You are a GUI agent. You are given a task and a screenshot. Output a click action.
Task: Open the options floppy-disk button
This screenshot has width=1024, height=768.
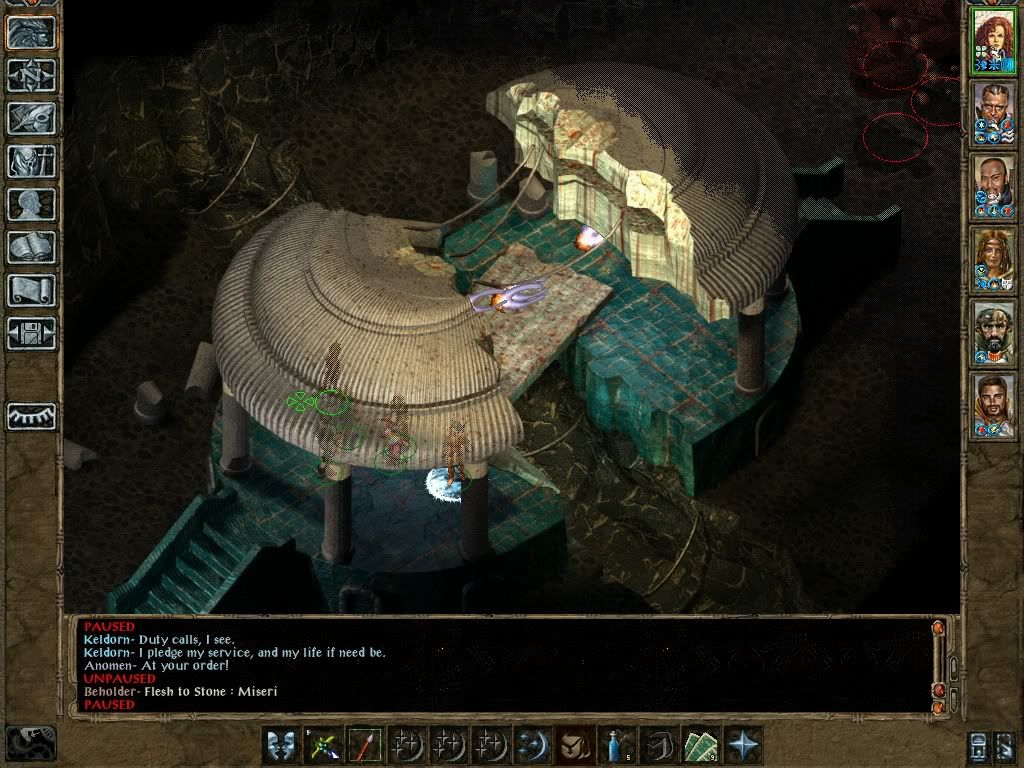32,333
